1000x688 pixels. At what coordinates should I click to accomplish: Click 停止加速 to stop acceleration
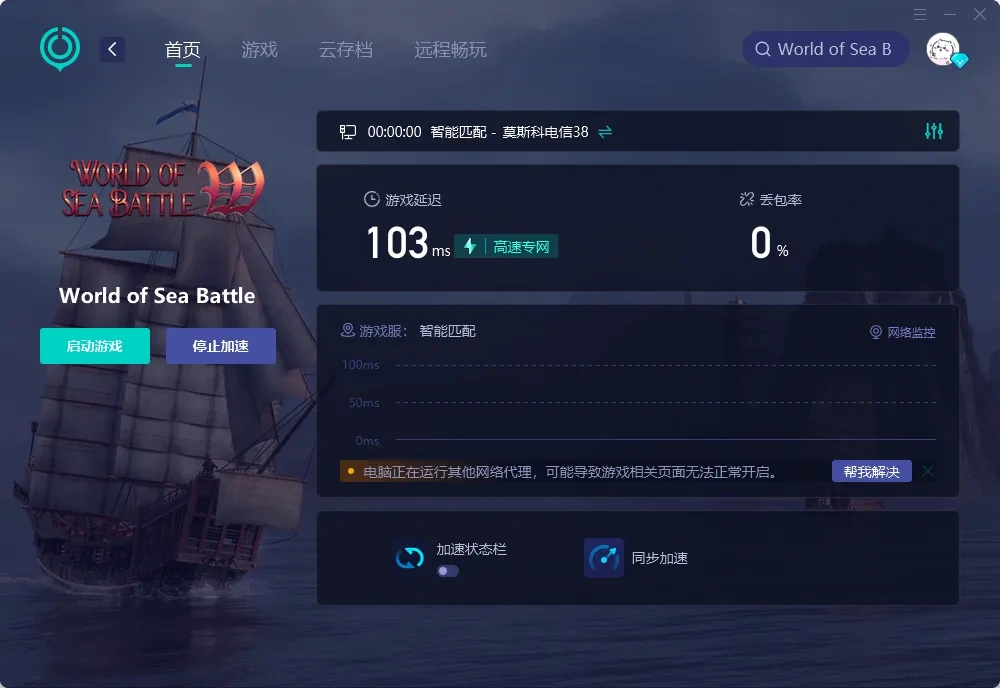coord(221,346)
